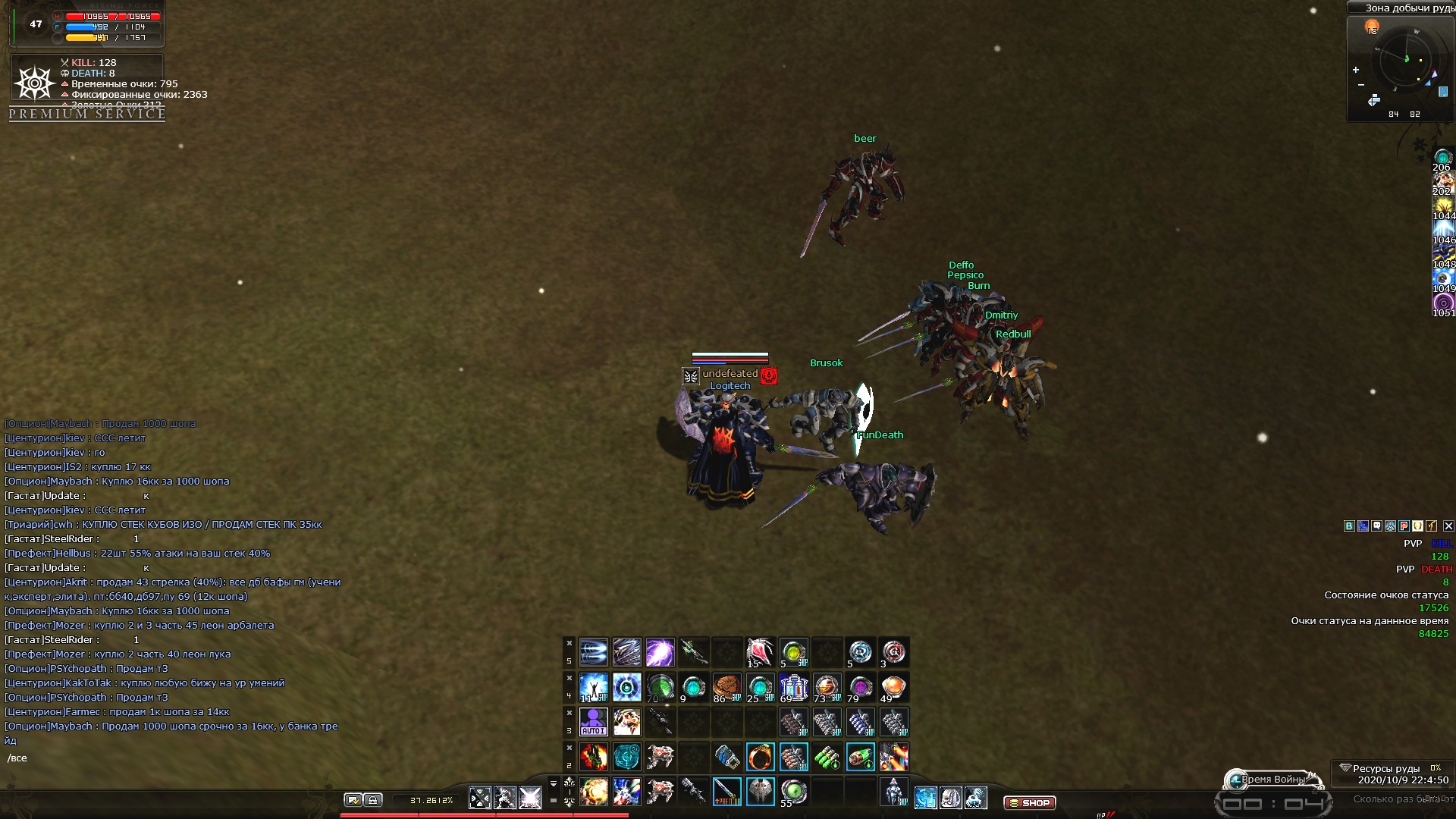
Task: Use the purple energy blast skill
Action: (660, 652)
